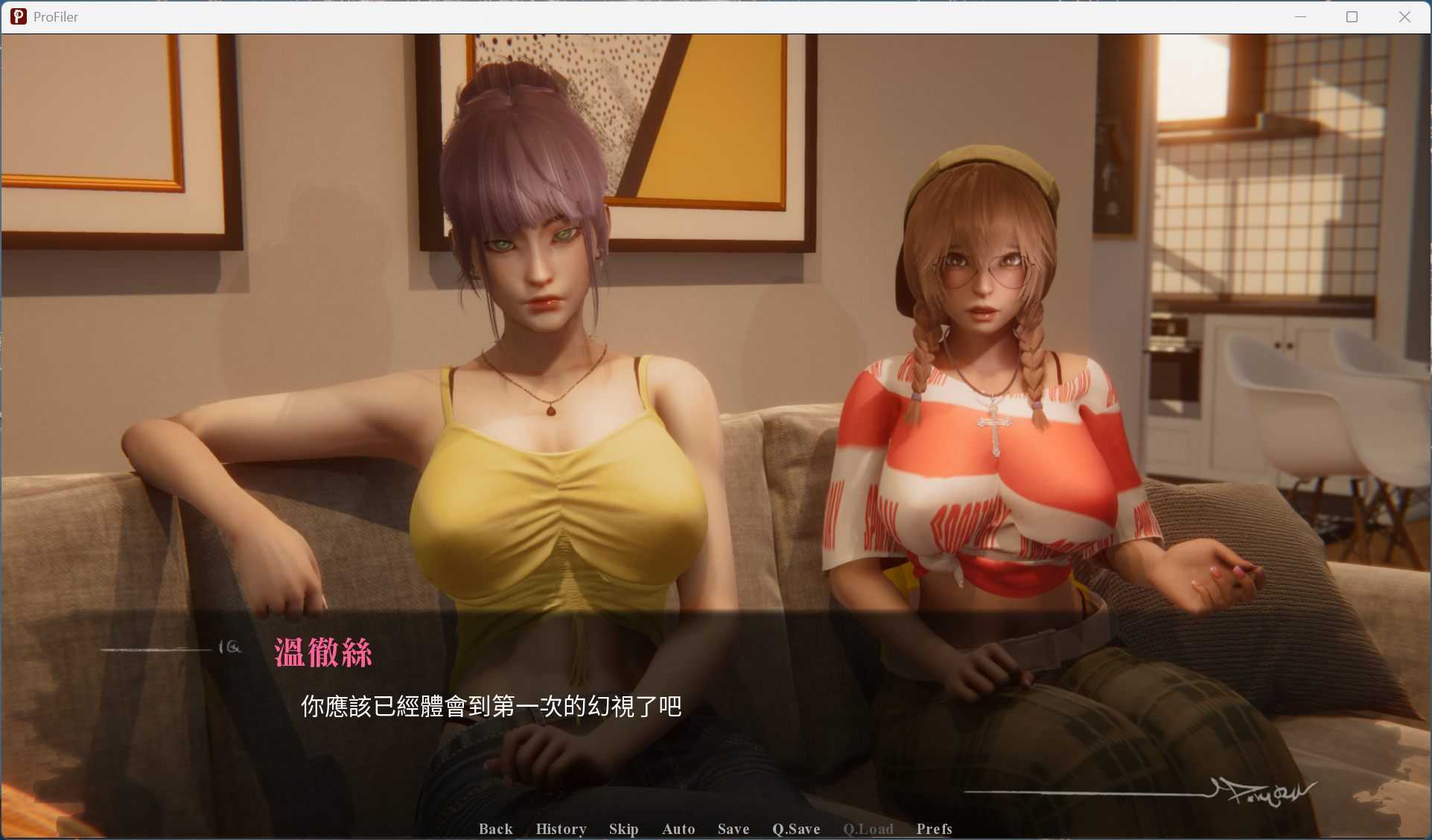Perform a quick save with Q.Save
This screenshot has height=840, width=1432.
[x=795, y=829]
